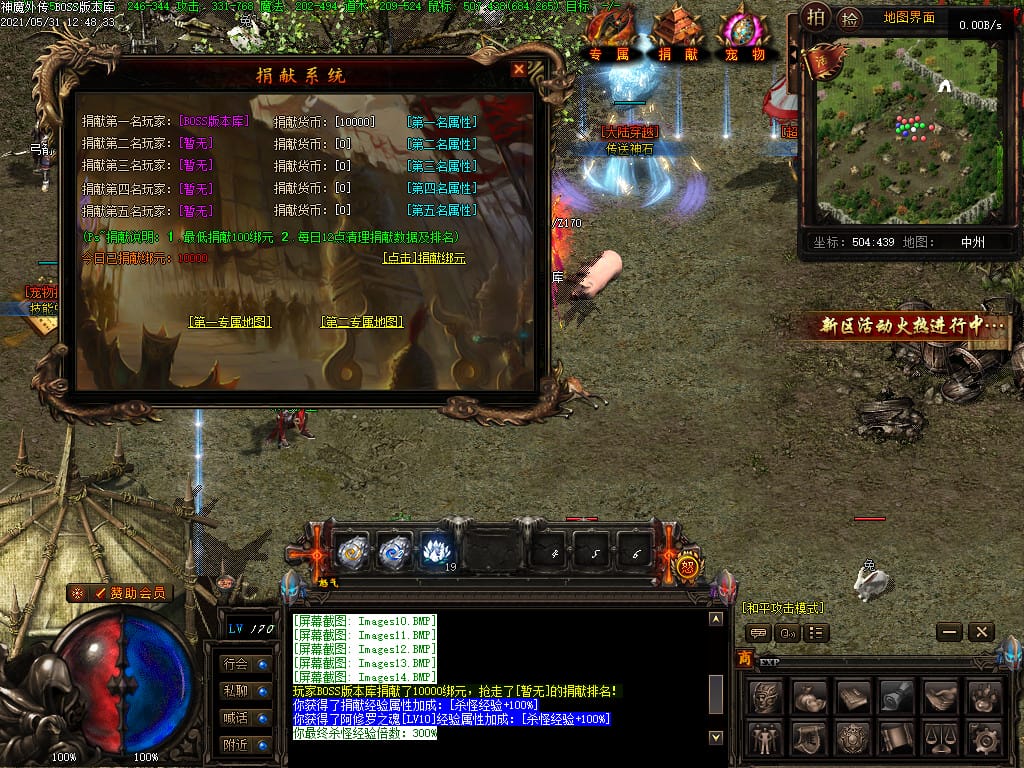Activate the 怒 rage button
The width and height of the screenshot is (1024, 768).
688,566
